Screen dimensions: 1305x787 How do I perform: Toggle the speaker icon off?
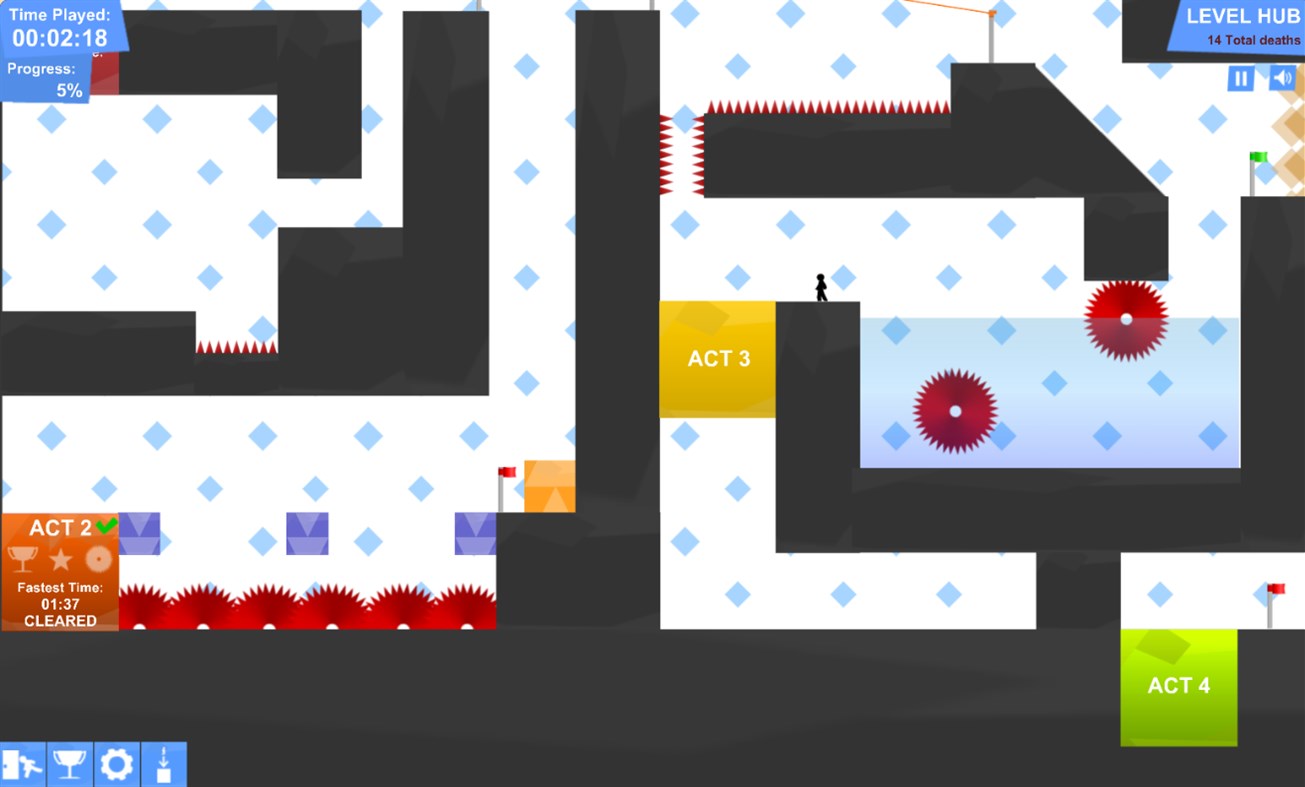1282,77
